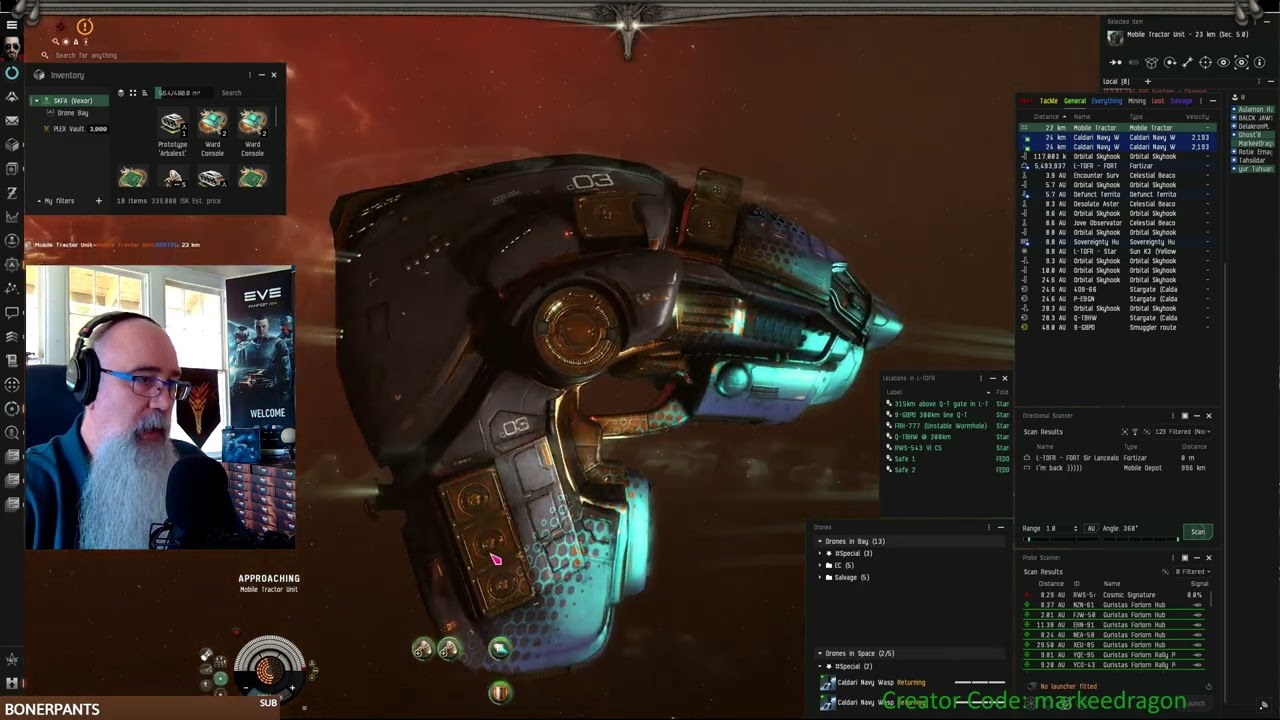Screen dimensions: 1280x720
Task: Click the Scan button in Directional Scanner
Action: pyautogui.click(x=1197, y=532)
